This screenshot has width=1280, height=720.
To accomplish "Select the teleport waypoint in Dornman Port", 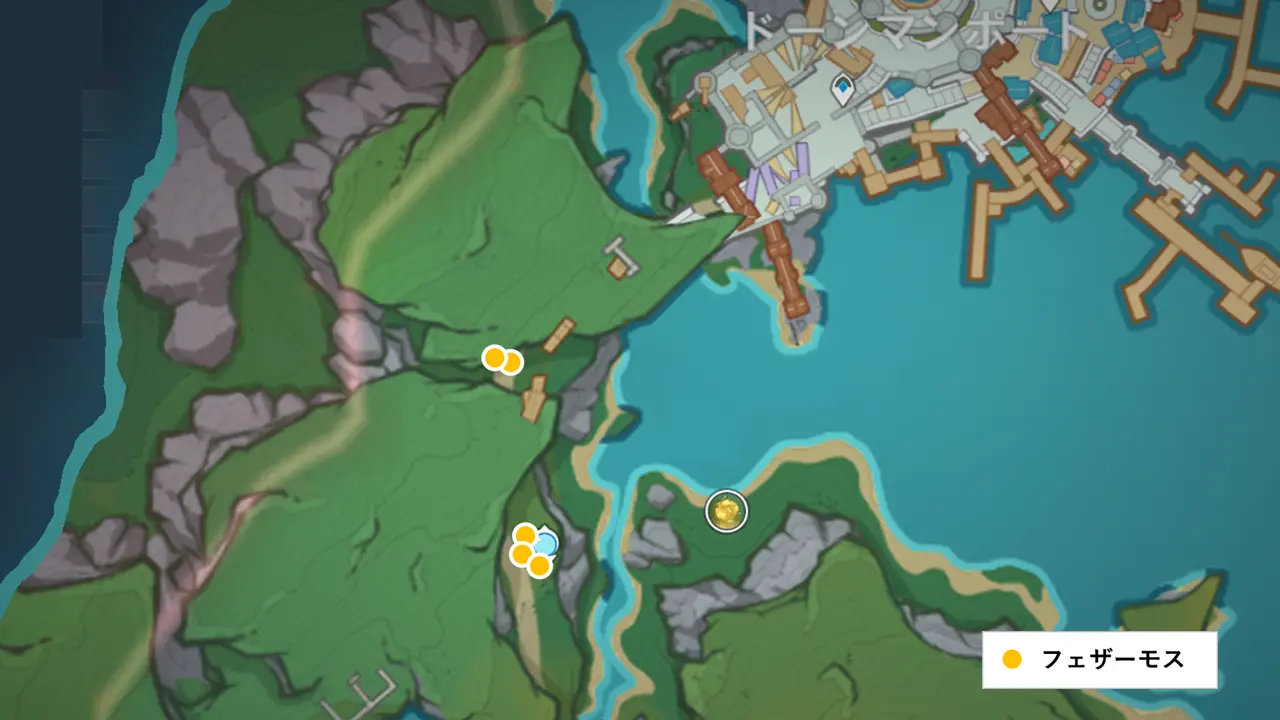I will click(x=842, y=90).
